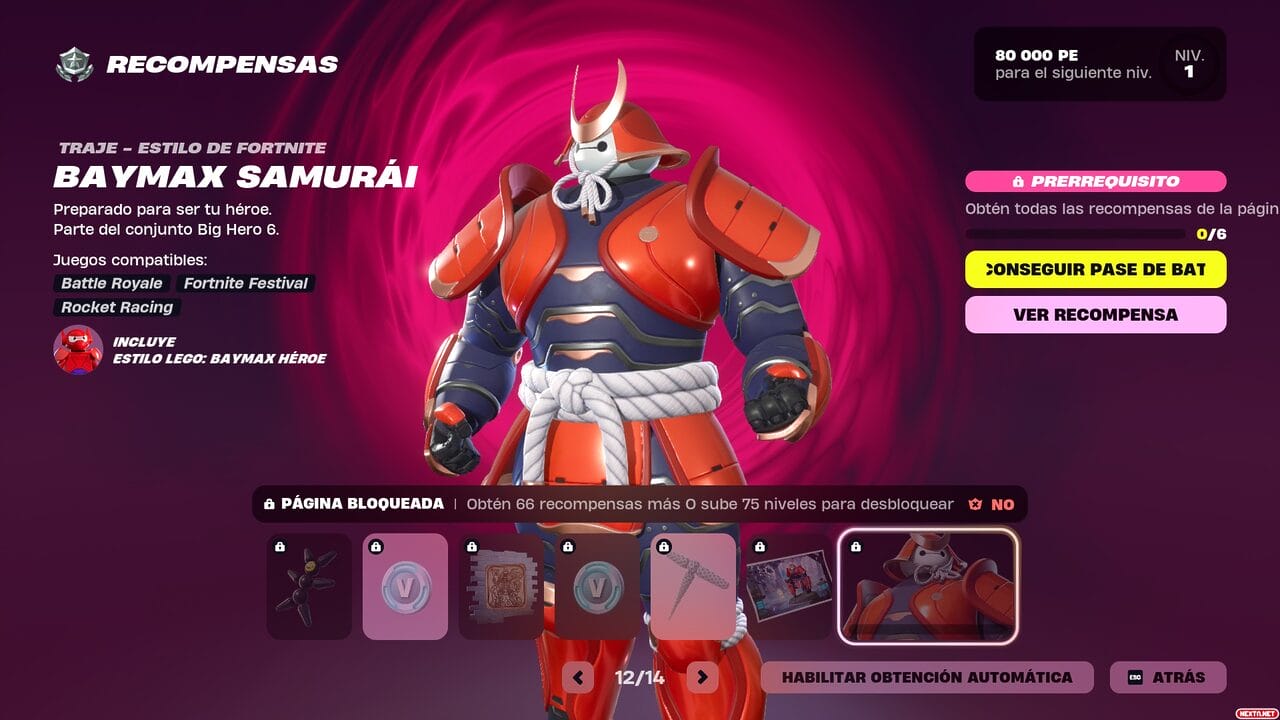1280x720 pixels.
Task: Click the yellow Conseguir Pase de Batalla button
Action: (x=1095, y=269)
